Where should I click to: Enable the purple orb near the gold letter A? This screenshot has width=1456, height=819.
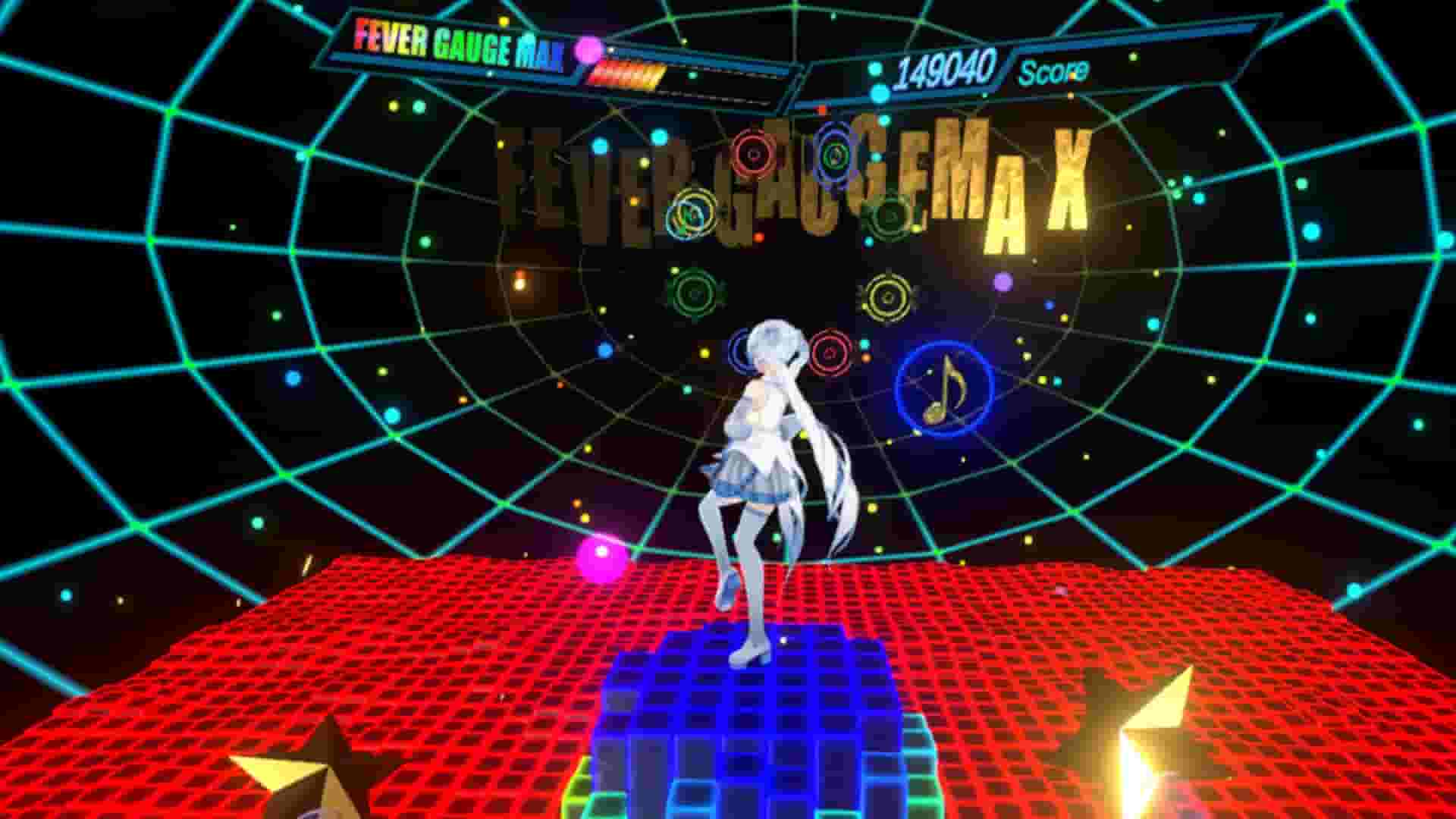[x=1003, y=284]
